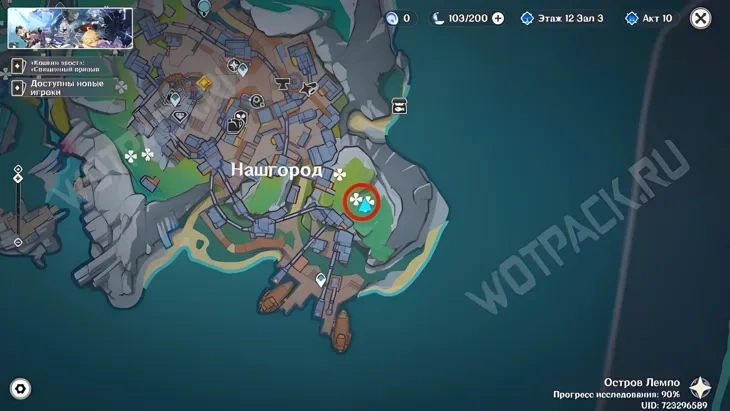Select the fishing spot marker on the coast

pos(399,105)
